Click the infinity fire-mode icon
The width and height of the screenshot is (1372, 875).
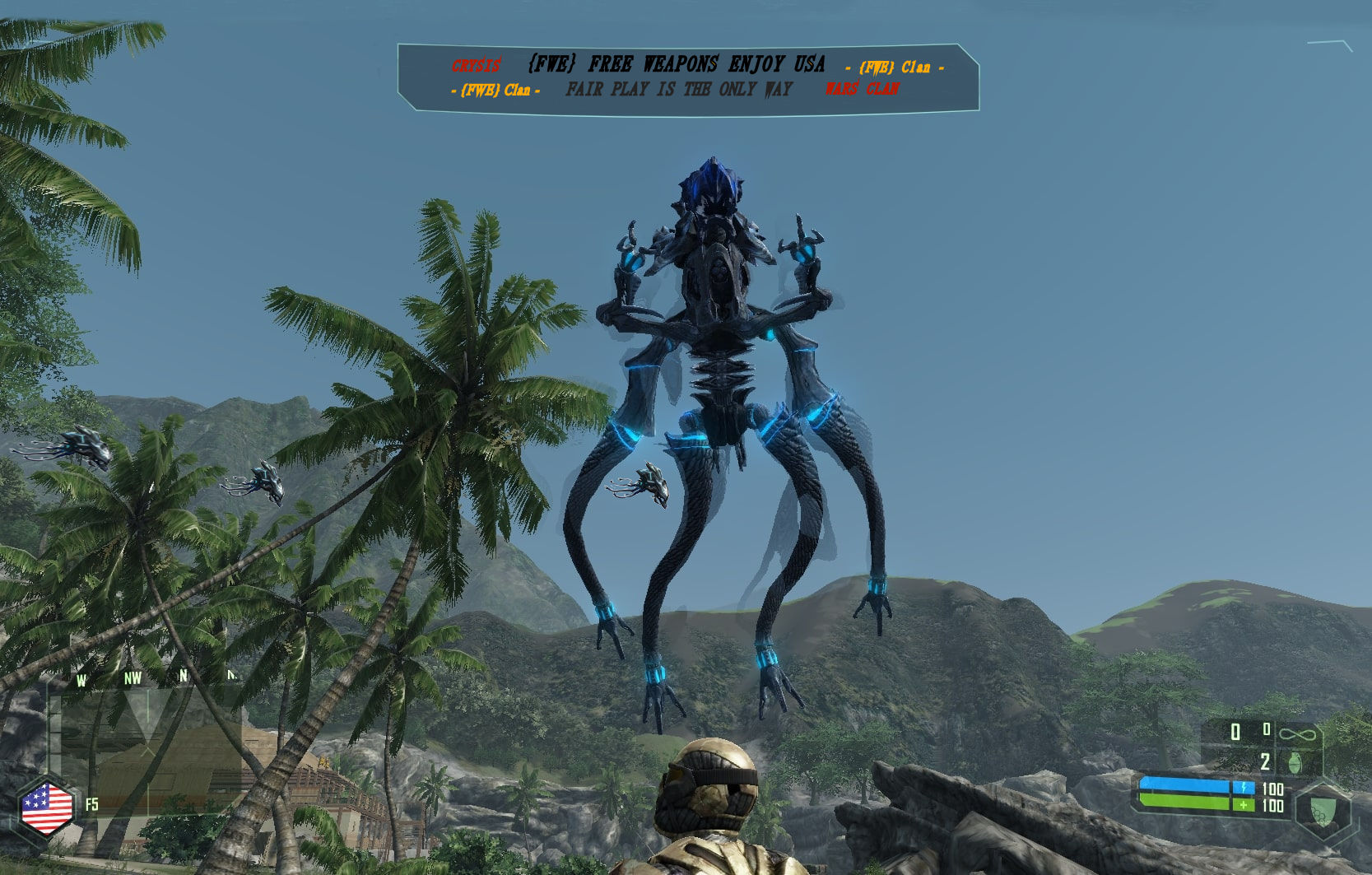point(1298,732)
